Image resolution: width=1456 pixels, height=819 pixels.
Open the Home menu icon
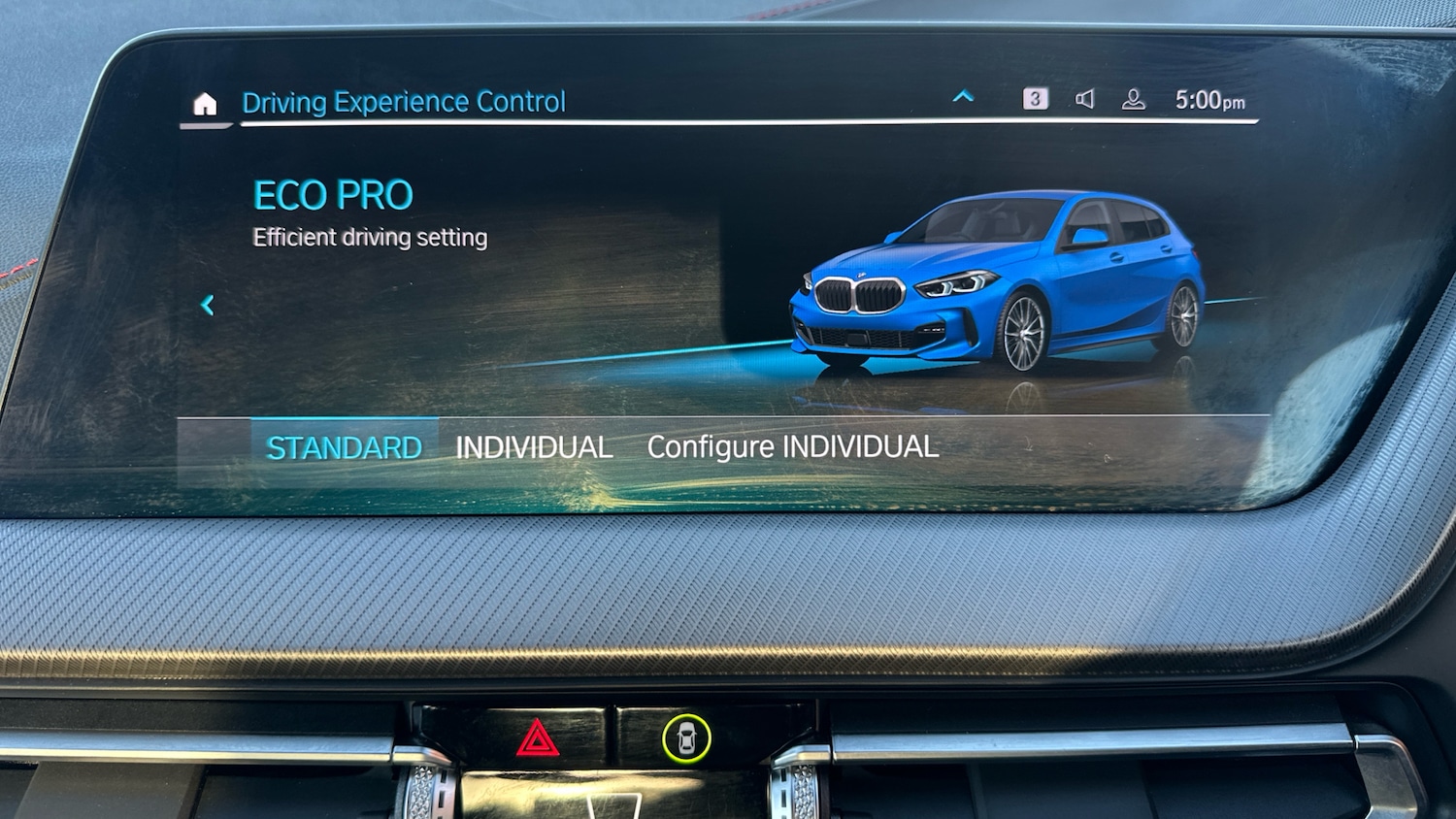204,105
